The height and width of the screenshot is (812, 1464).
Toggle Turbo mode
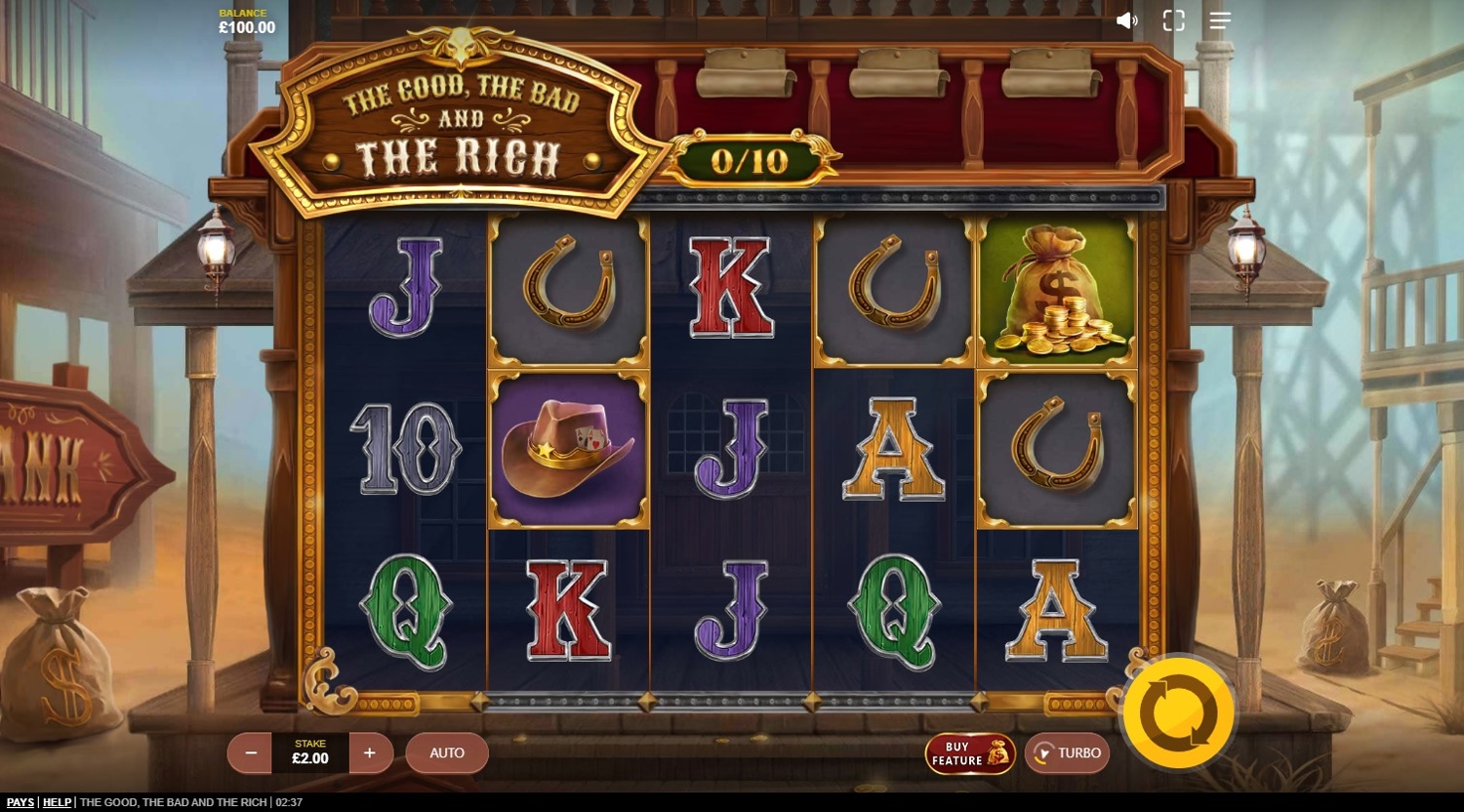(1067, 752)
